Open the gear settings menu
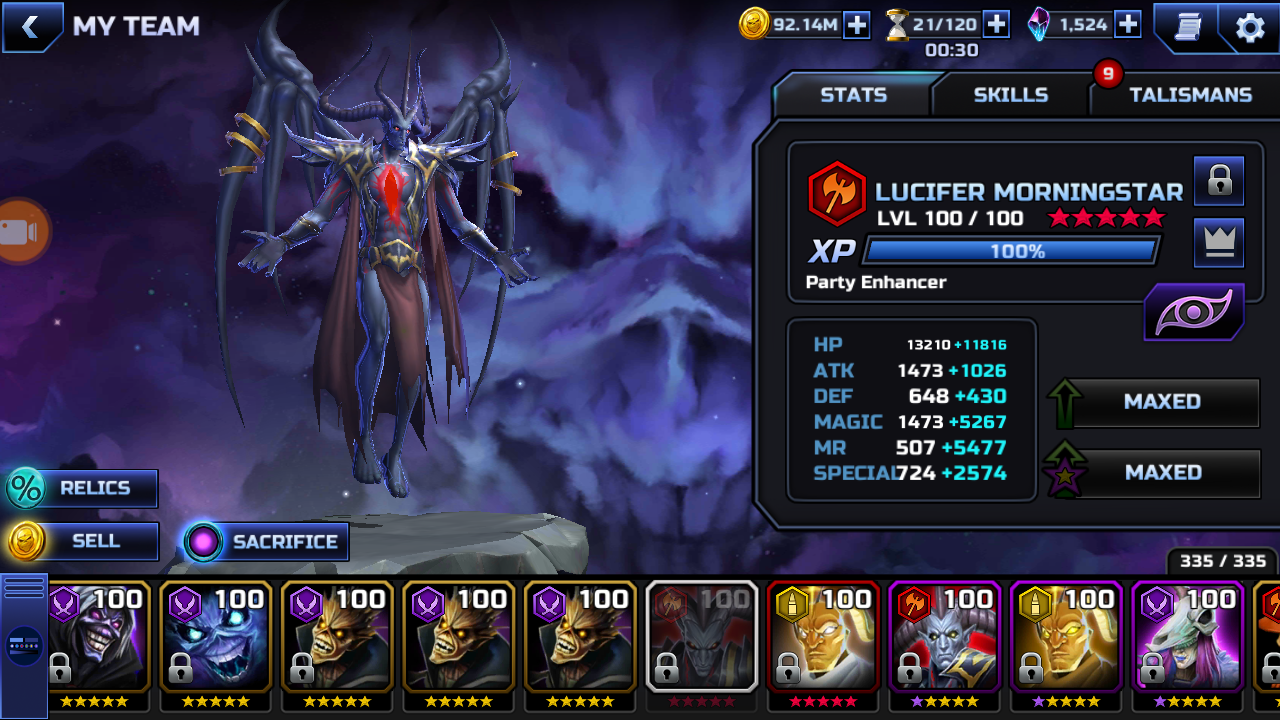 tap(1250, 27)
